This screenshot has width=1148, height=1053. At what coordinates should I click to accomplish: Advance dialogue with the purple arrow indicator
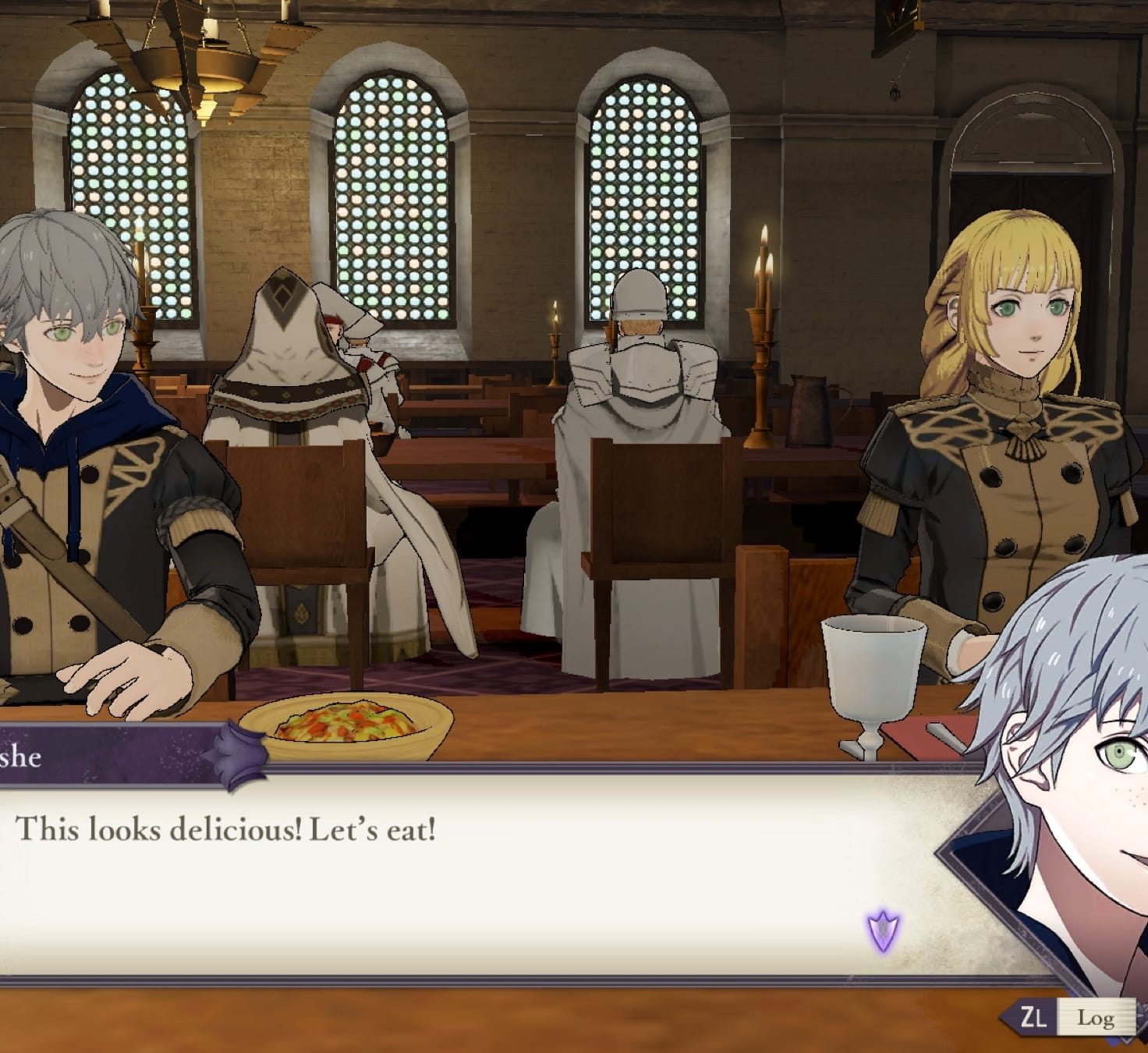(x=883, y=931)
